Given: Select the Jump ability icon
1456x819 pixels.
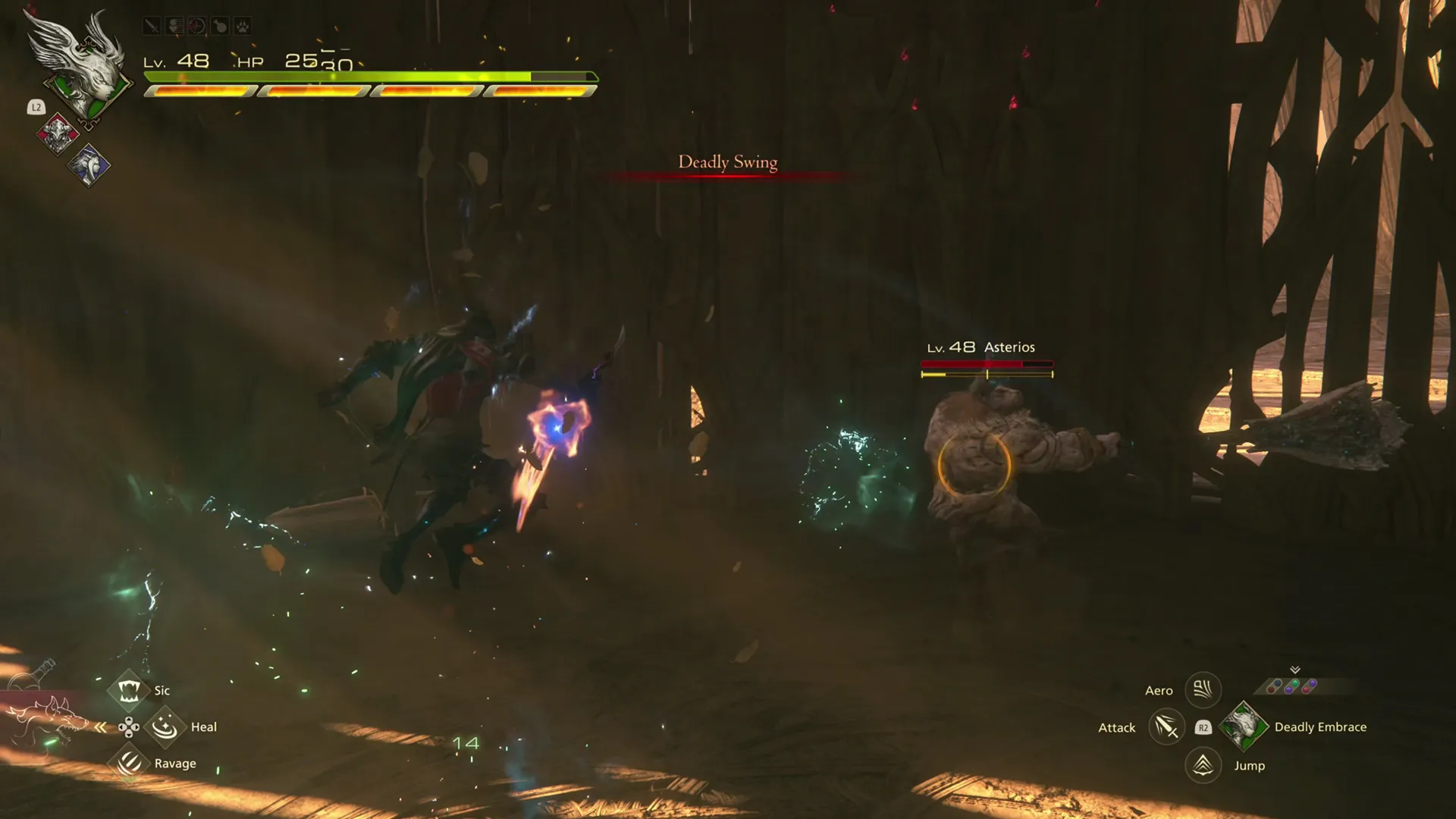Looking at the screenshot, I should tap(1202, 766).
